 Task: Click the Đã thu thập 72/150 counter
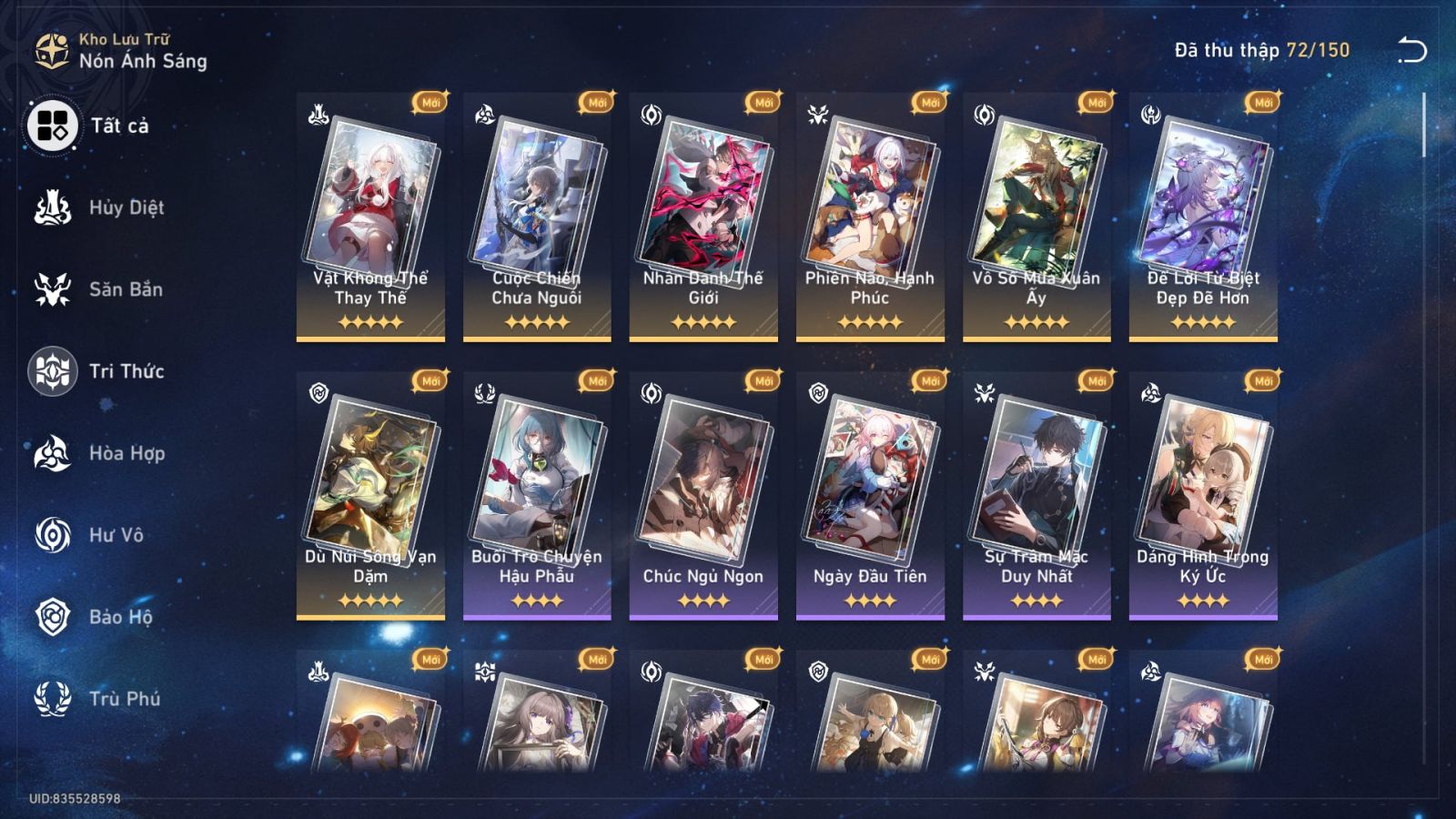[x=1260, y=51]
